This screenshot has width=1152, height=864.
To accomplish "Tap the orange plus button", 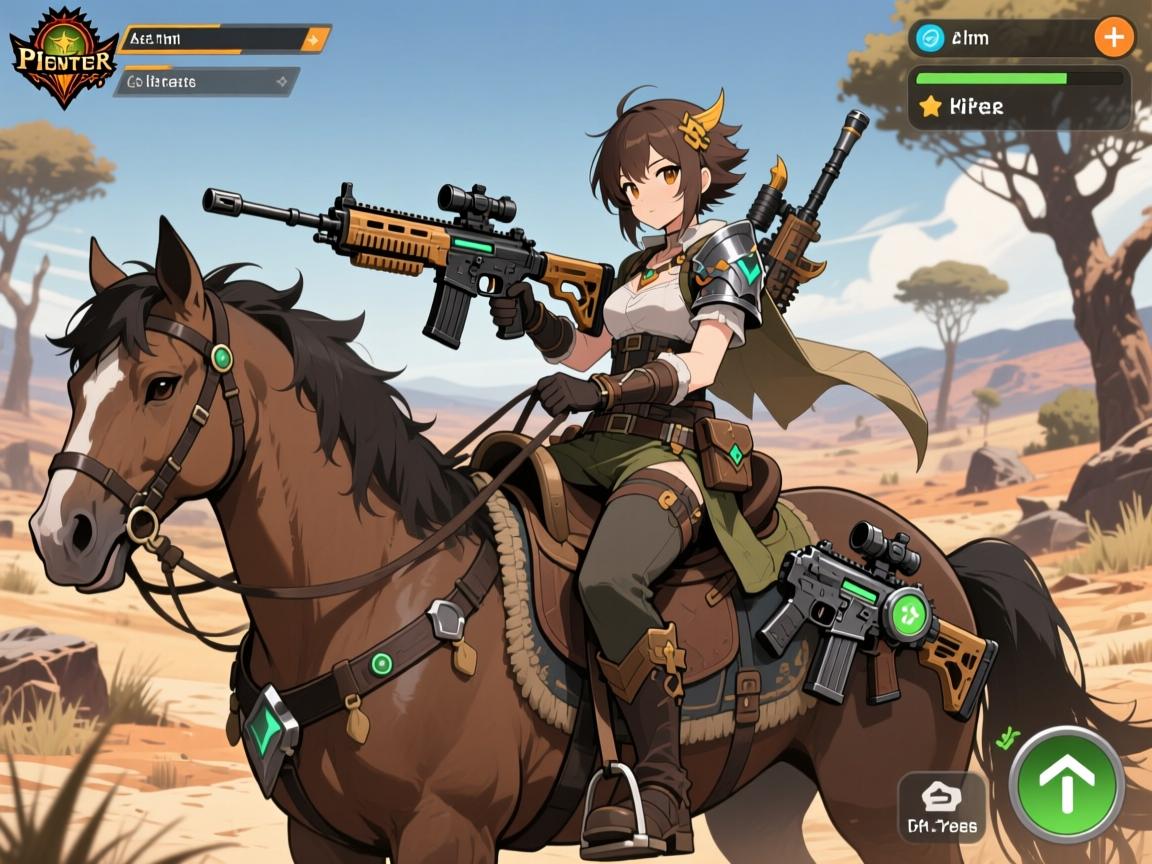I will tap(1113, 38).
